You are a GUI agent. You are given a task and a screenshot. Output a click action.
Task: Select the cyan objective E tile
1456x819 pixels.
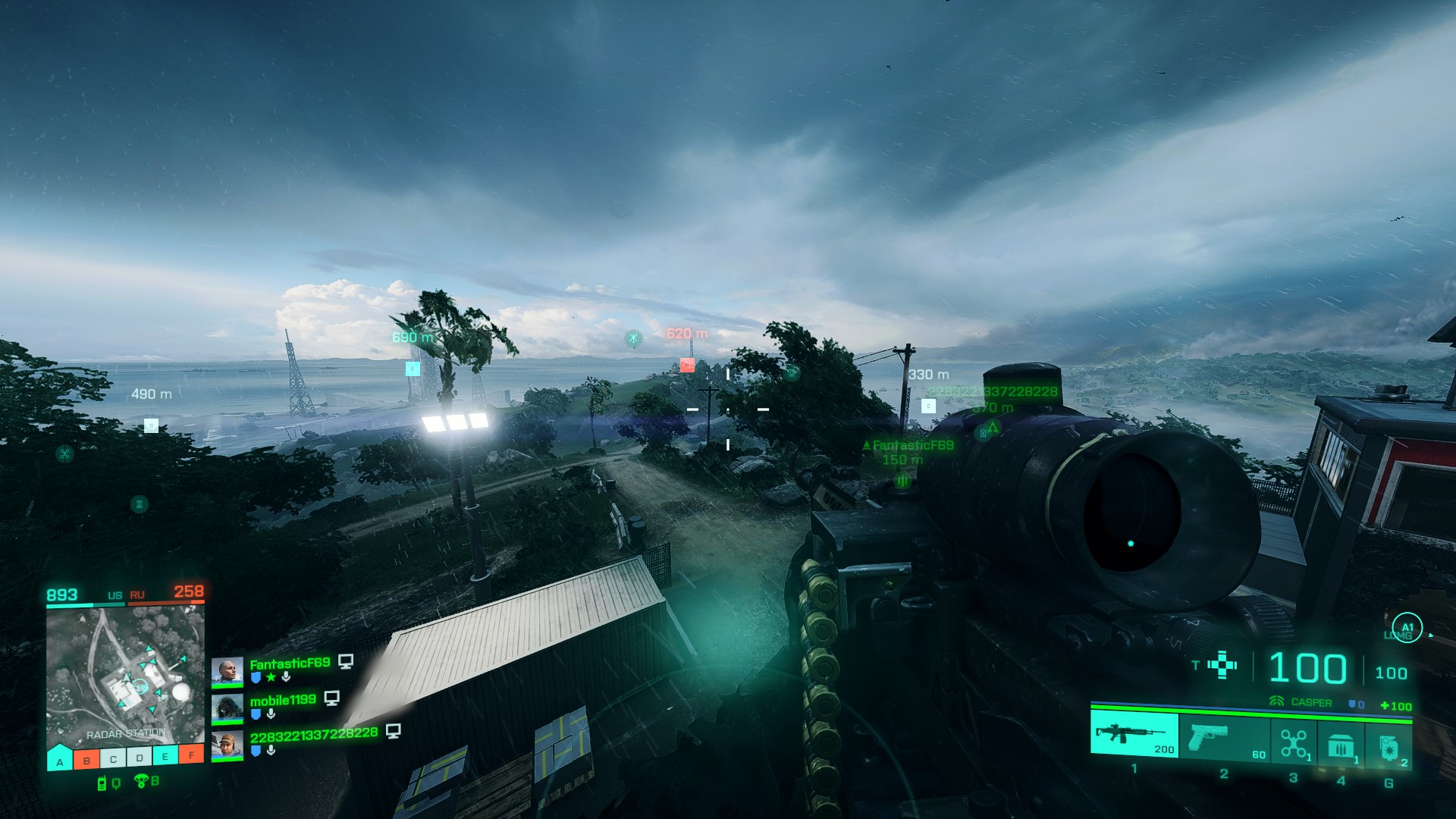pyautogui.click(x=165, y=756)
